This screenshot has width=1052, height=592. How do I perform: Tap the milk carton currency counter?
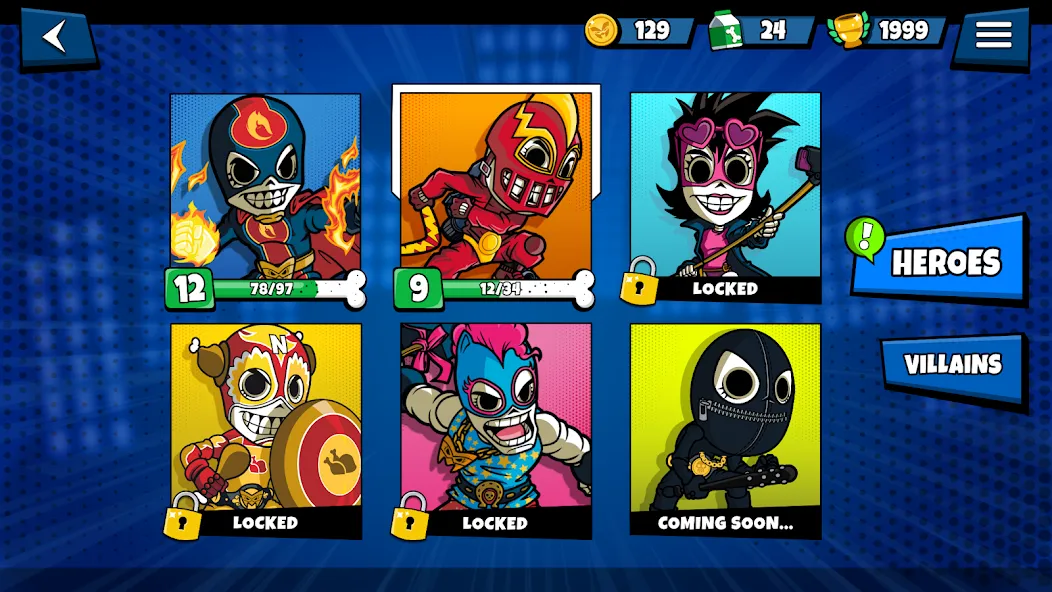(x=761, y=31)
